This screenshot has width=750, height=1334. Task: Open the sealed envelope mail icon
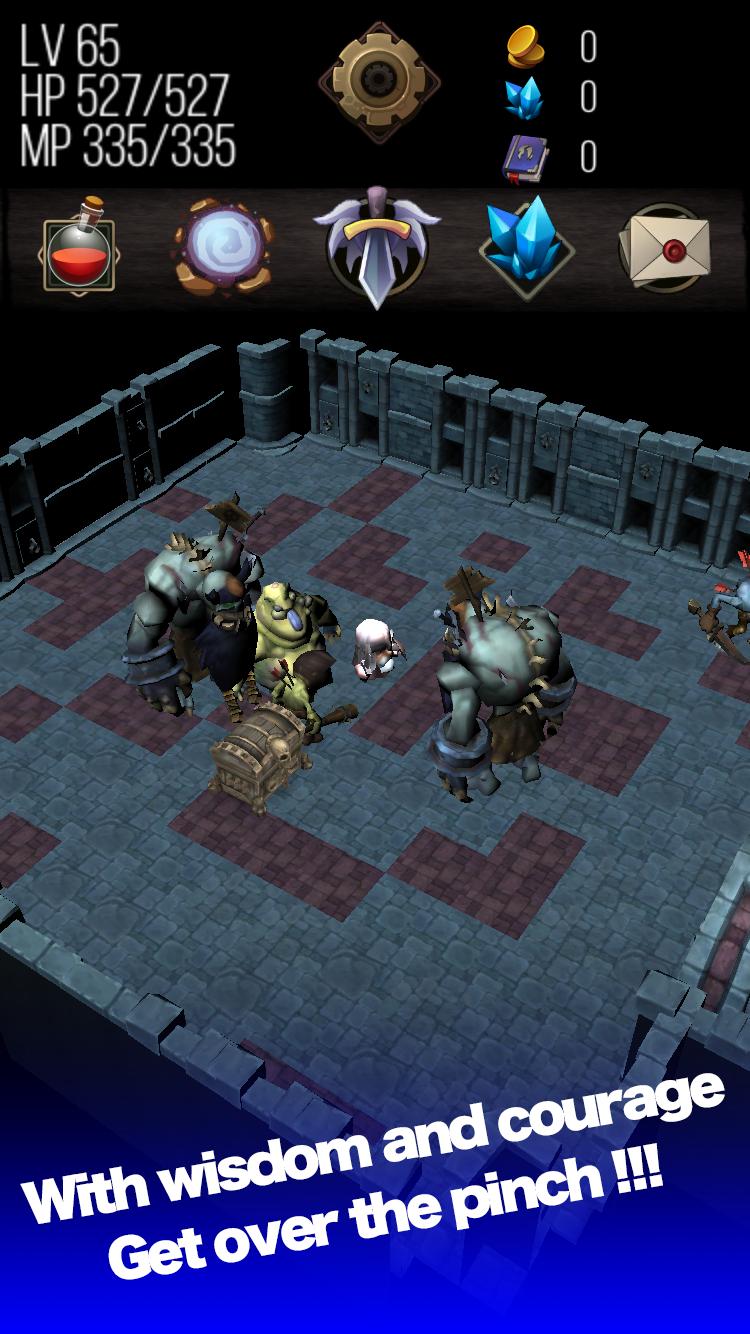tap(666, 246)
